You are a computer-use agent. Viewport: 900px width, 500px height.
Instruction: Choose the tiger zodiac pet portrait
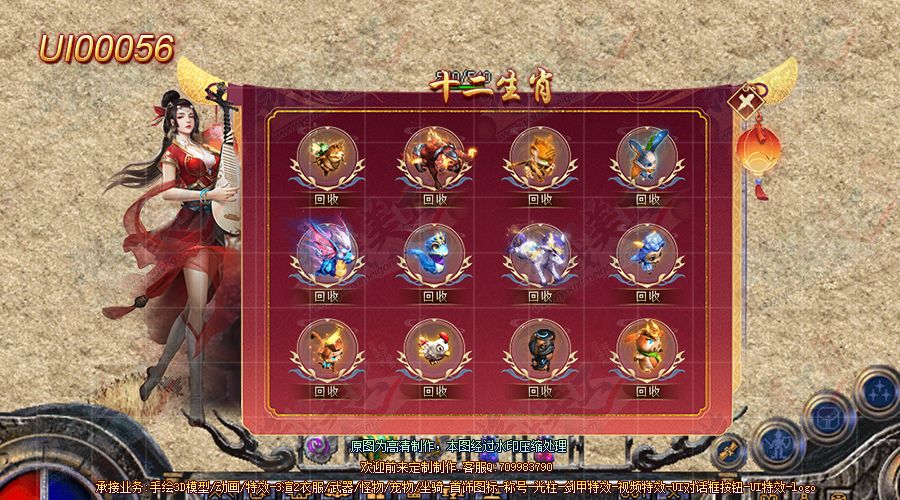point(540,157)
